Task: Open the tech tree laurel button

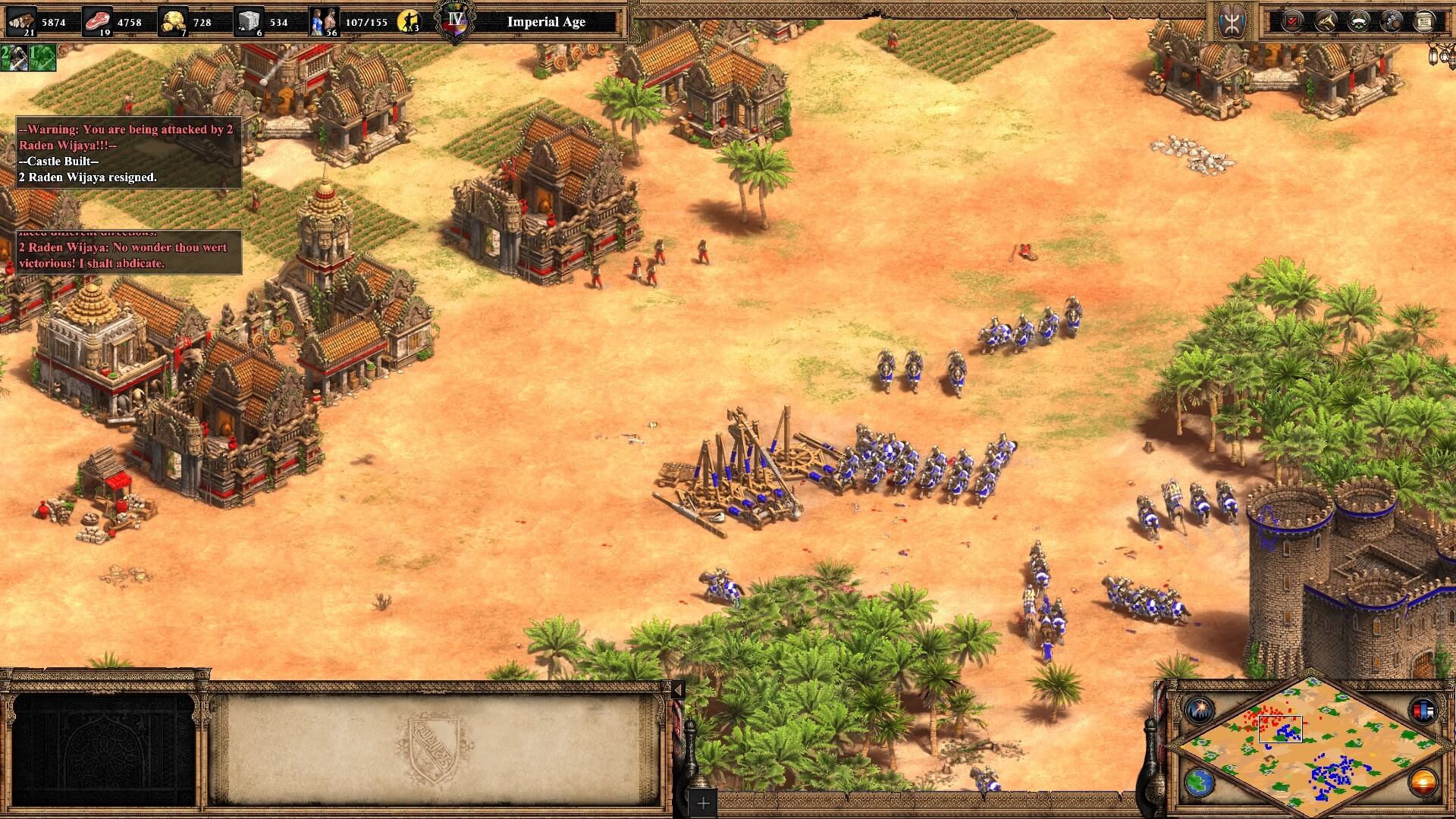Action: pos(1358,21)
